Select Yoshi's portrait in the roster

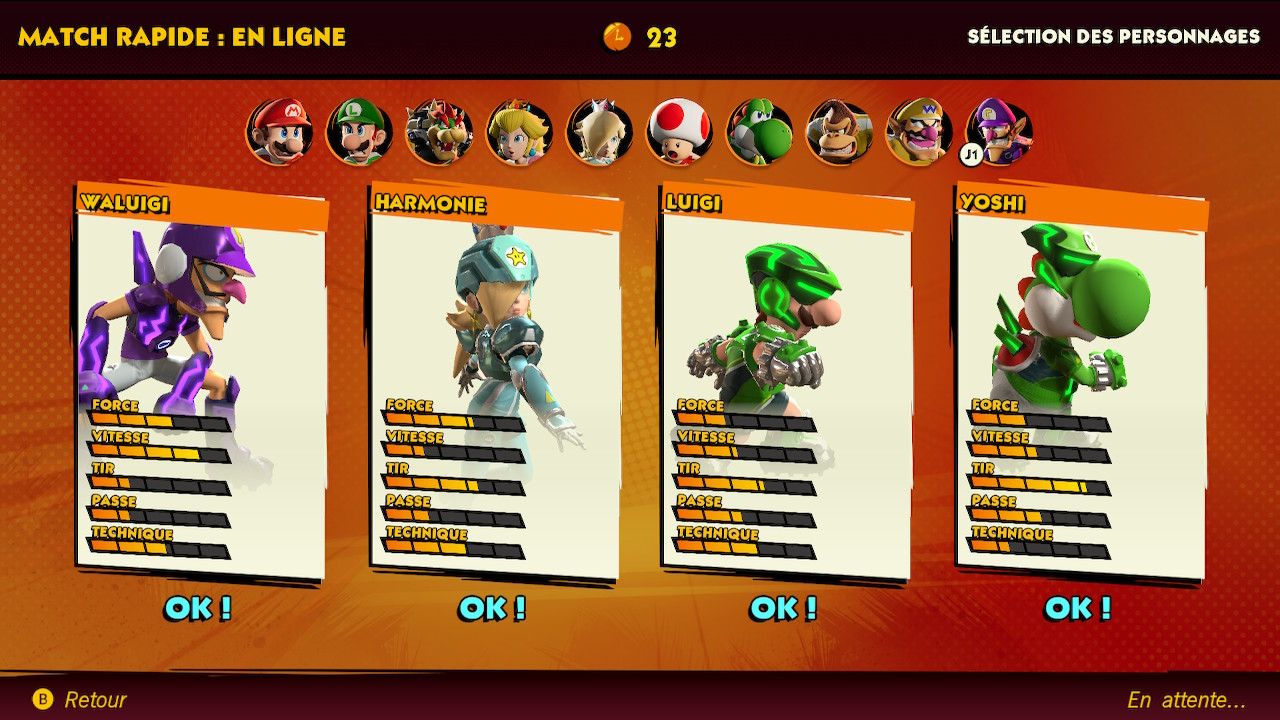[759, 133]
